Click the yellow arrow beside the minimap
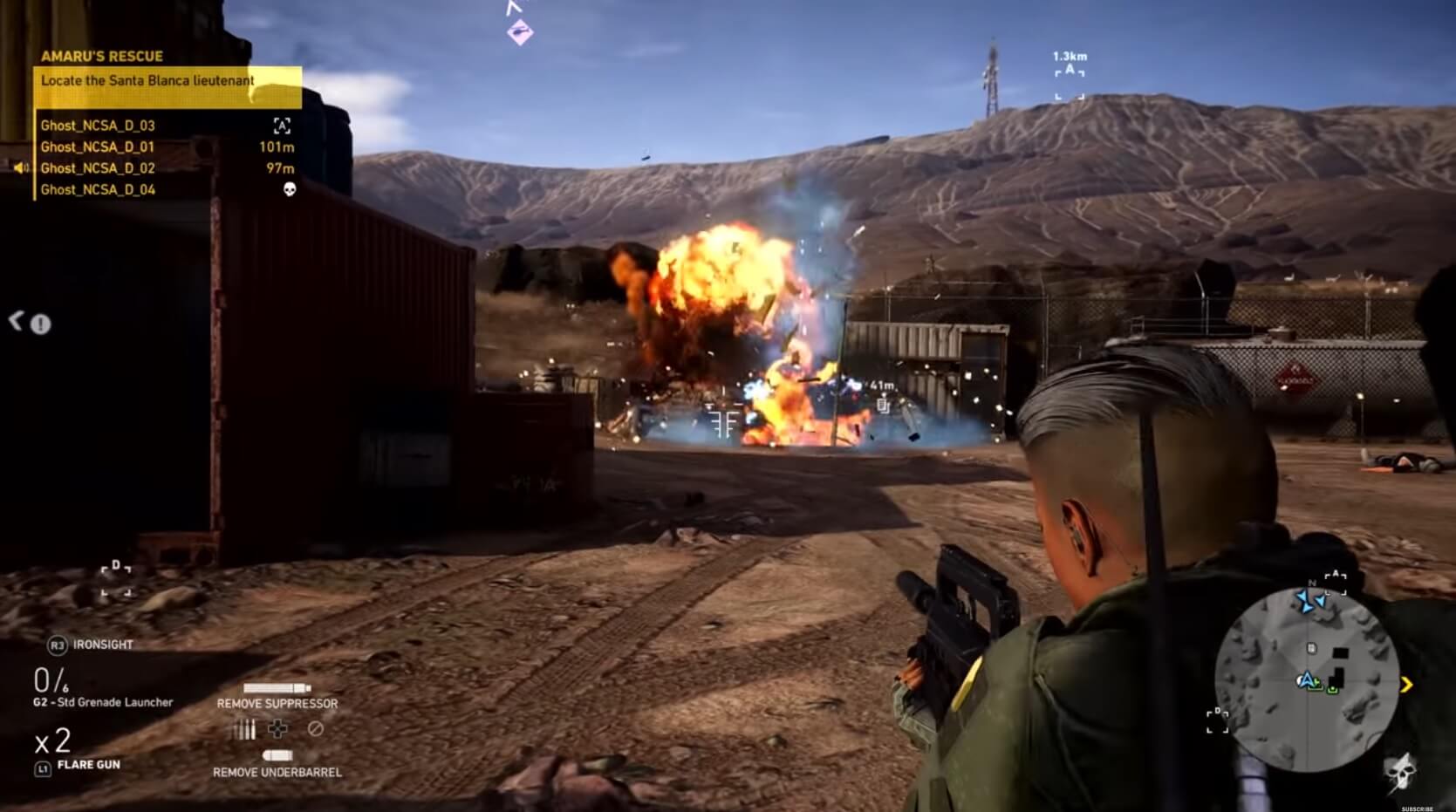The width and height of the screenshot is (1456, 812). pyautogui.click(x=1406, y=686)
